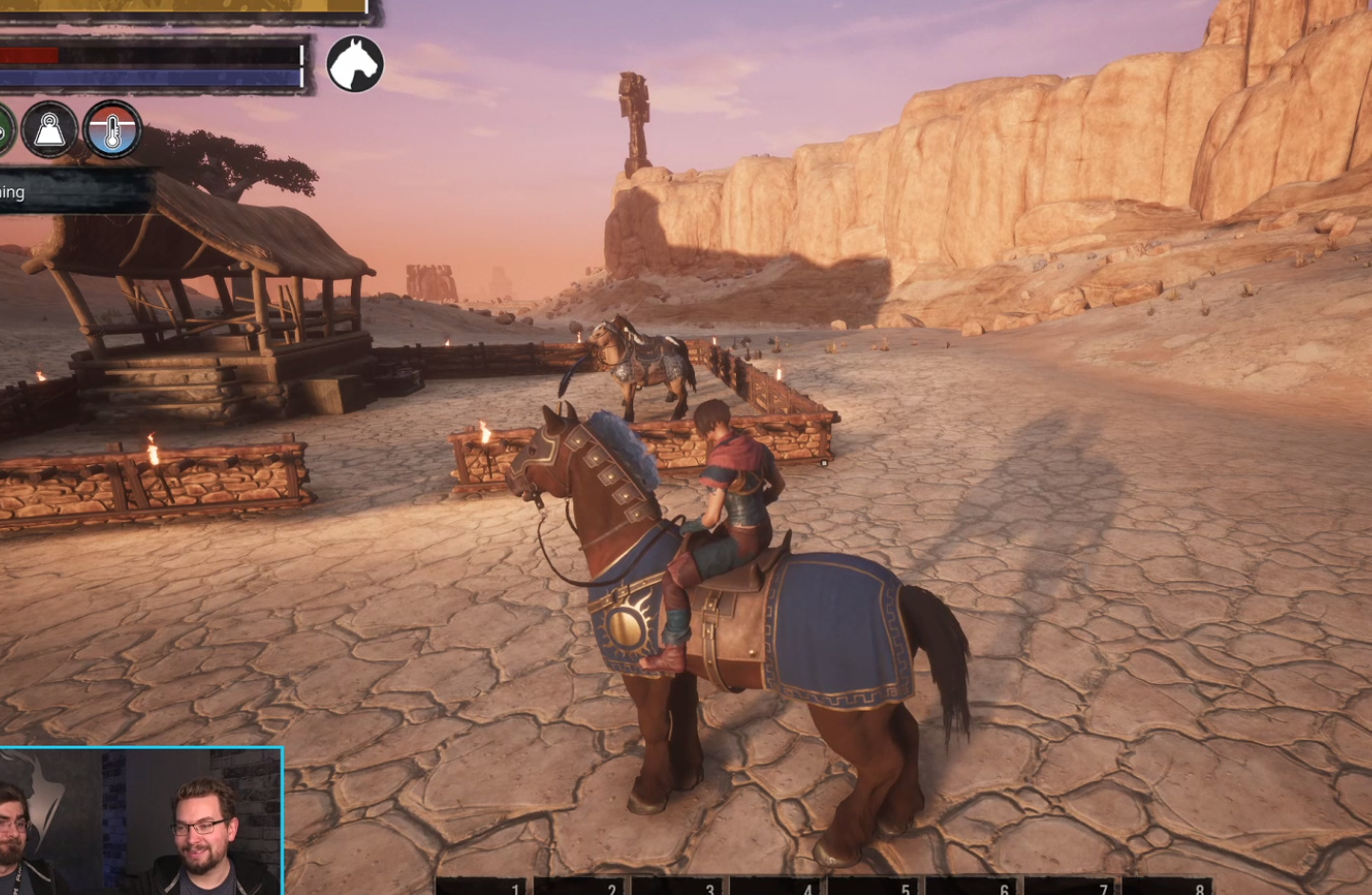Click the white horse head mount icon
The image size is (1372, 895).
(x=355, y=65)
